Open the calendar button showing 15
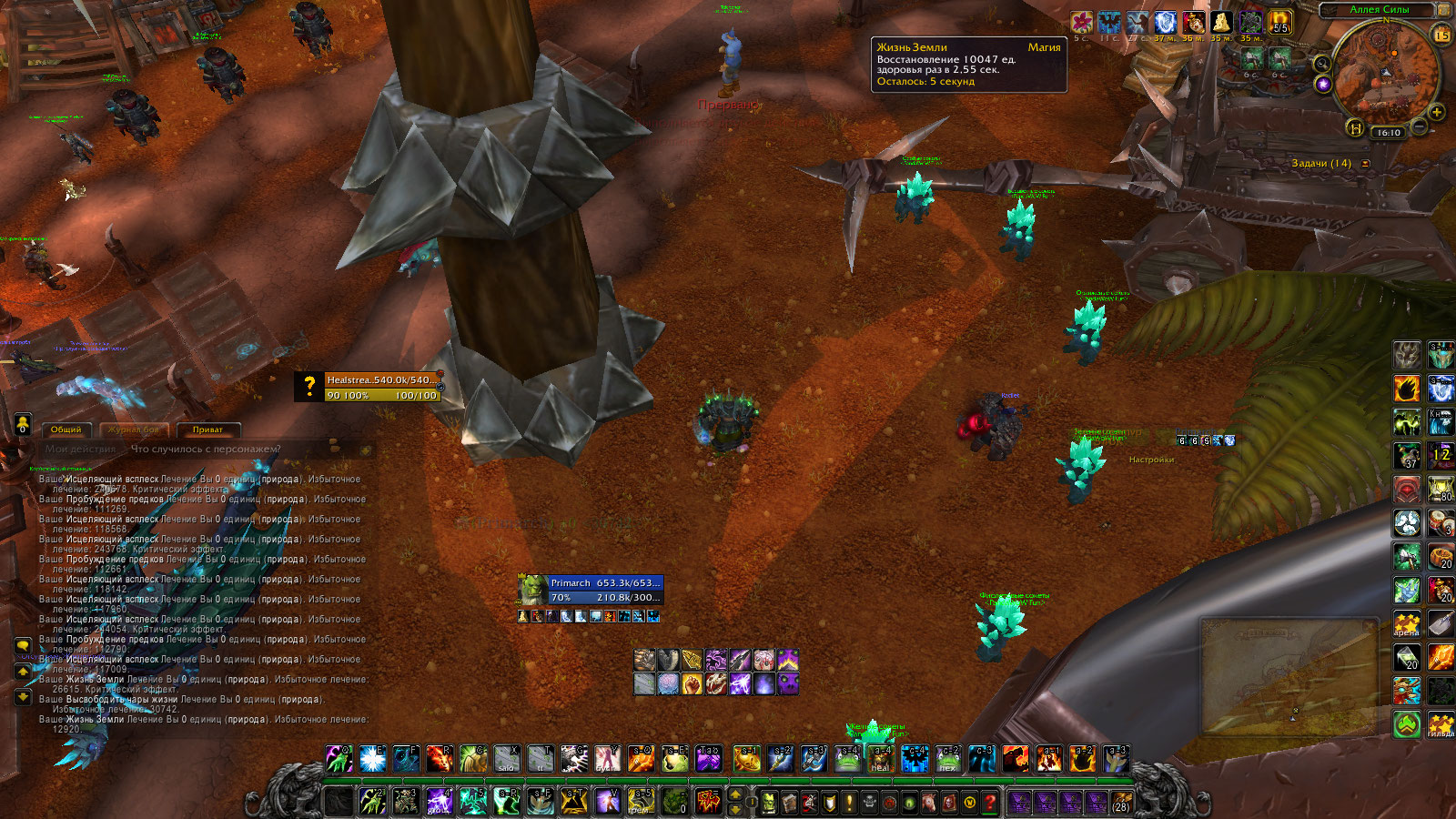The image size is (1456, 819). (x=1441, y=35)
